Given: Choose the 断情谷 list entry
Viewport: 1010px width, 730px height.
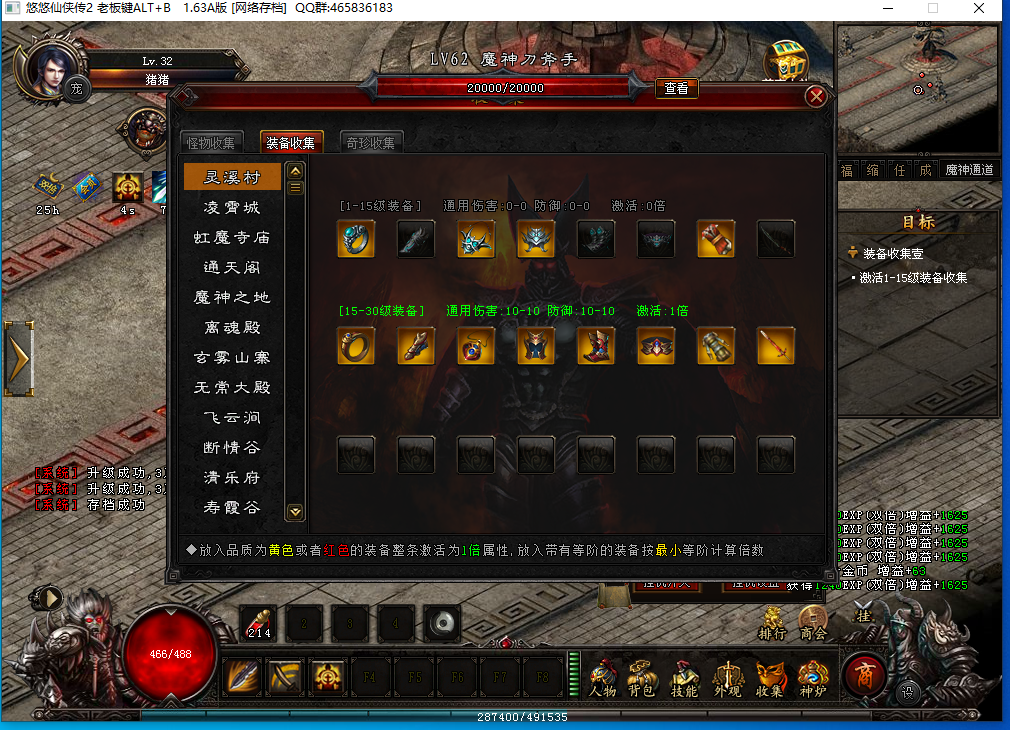Looking at the screenshot, I should (232, 447).
